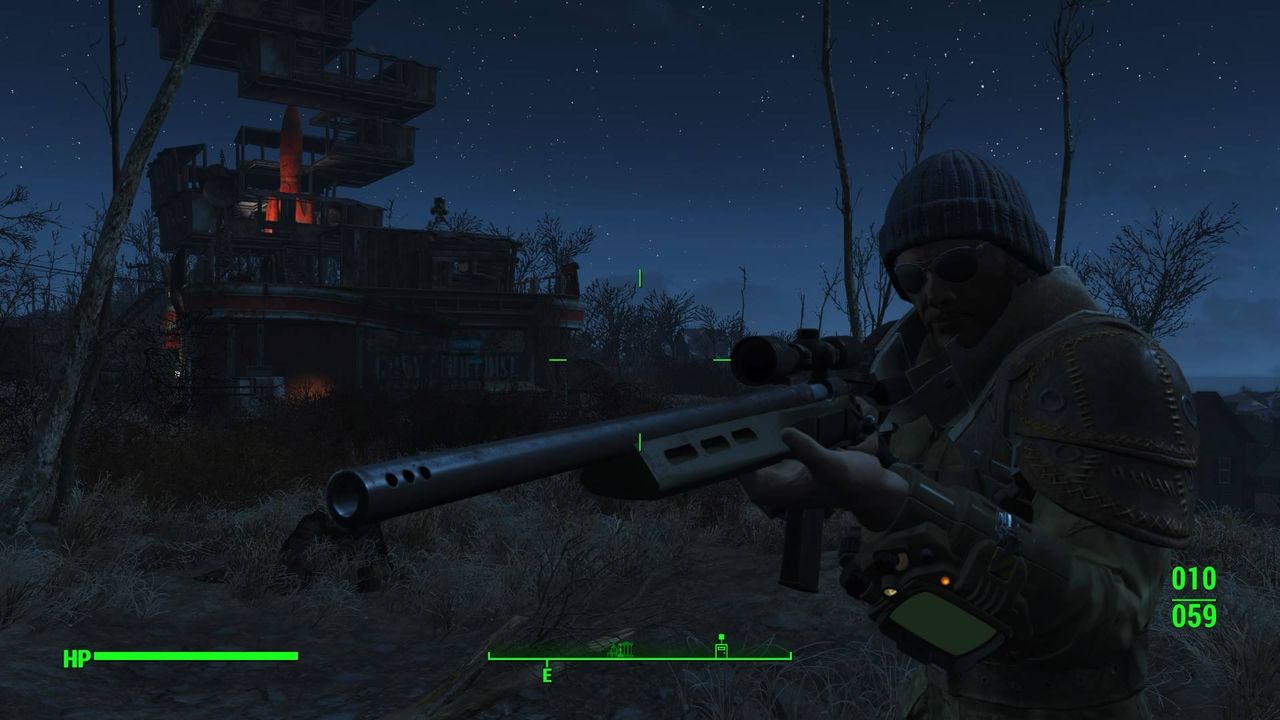Select the door-shaped marker on the compass
The width and height of the screenshot is (1280, 720).
tap(720, 648)
